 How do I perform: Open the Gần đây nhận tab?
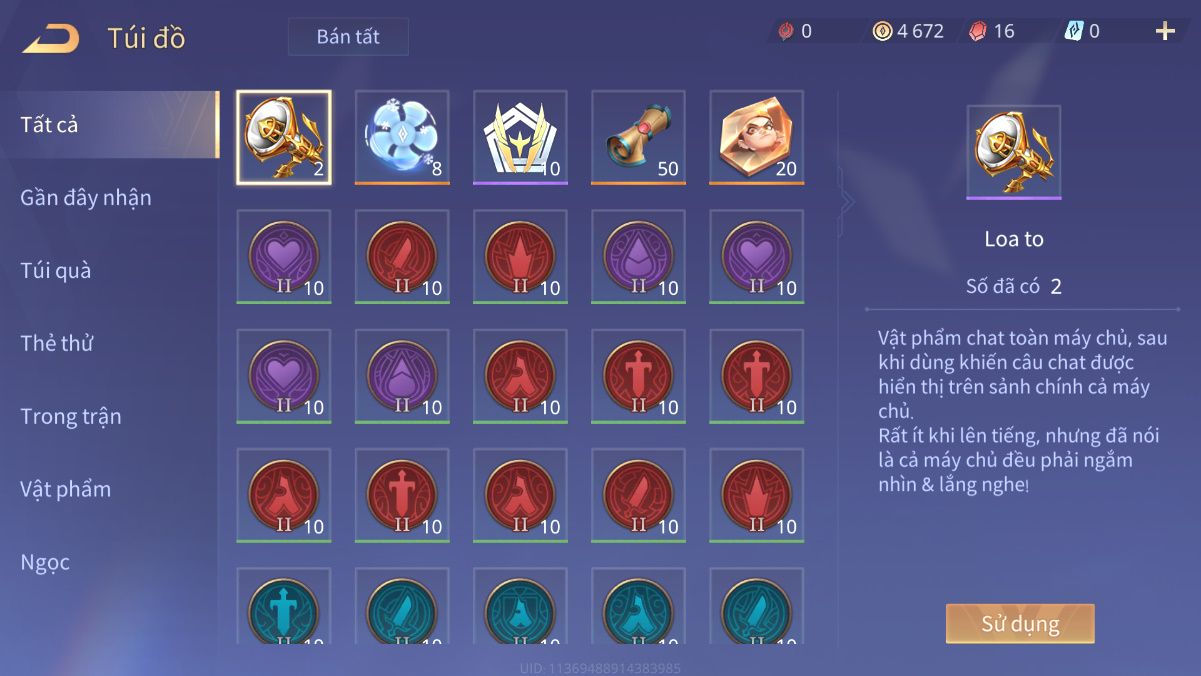tap(86, 198)
